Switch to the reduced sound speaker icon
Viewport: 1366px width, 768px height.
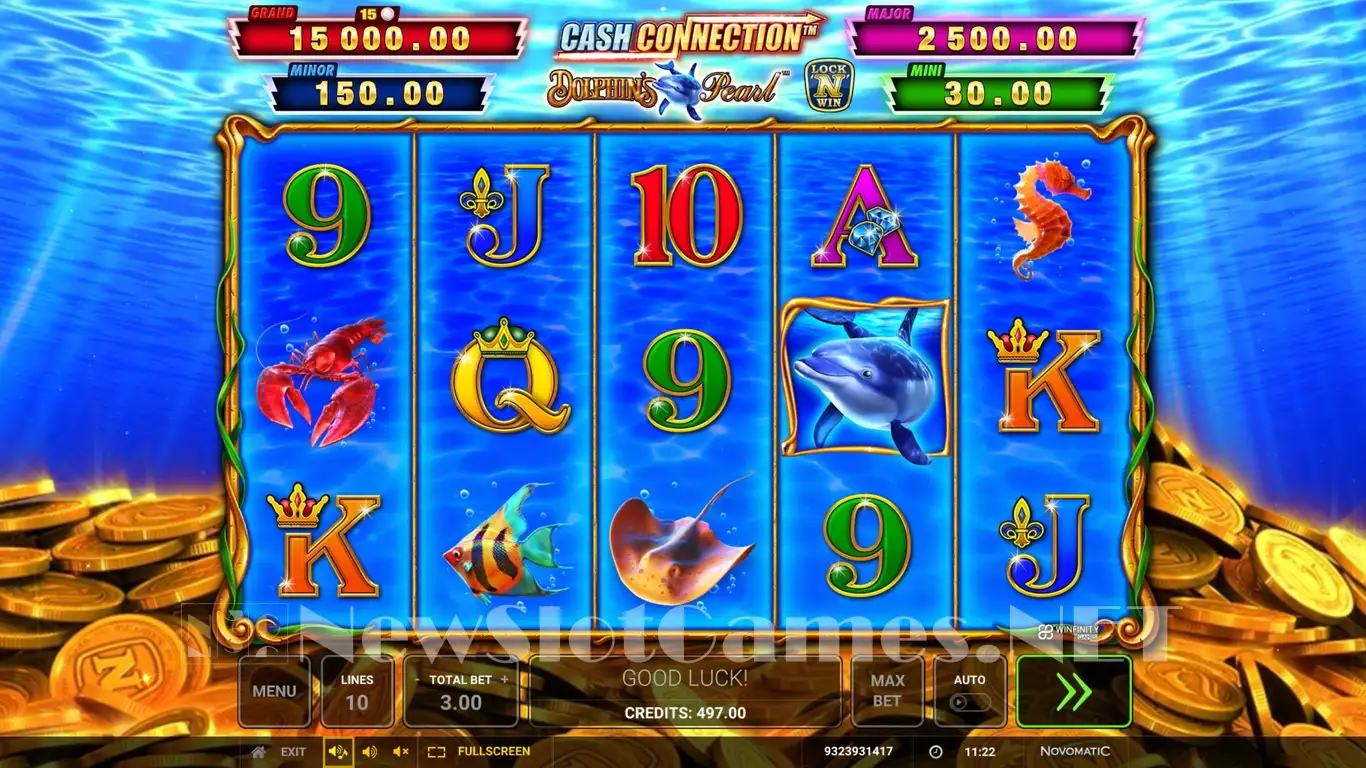[369, 752]
